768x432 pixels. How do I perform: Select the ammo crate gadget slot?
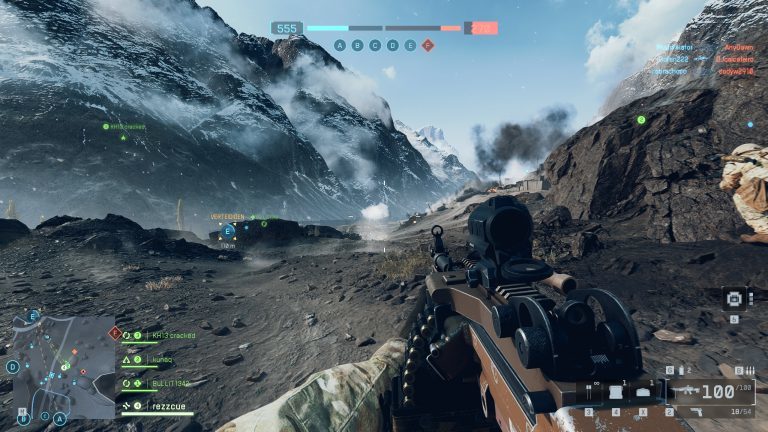pyautogui.click(x=616, y=393)
